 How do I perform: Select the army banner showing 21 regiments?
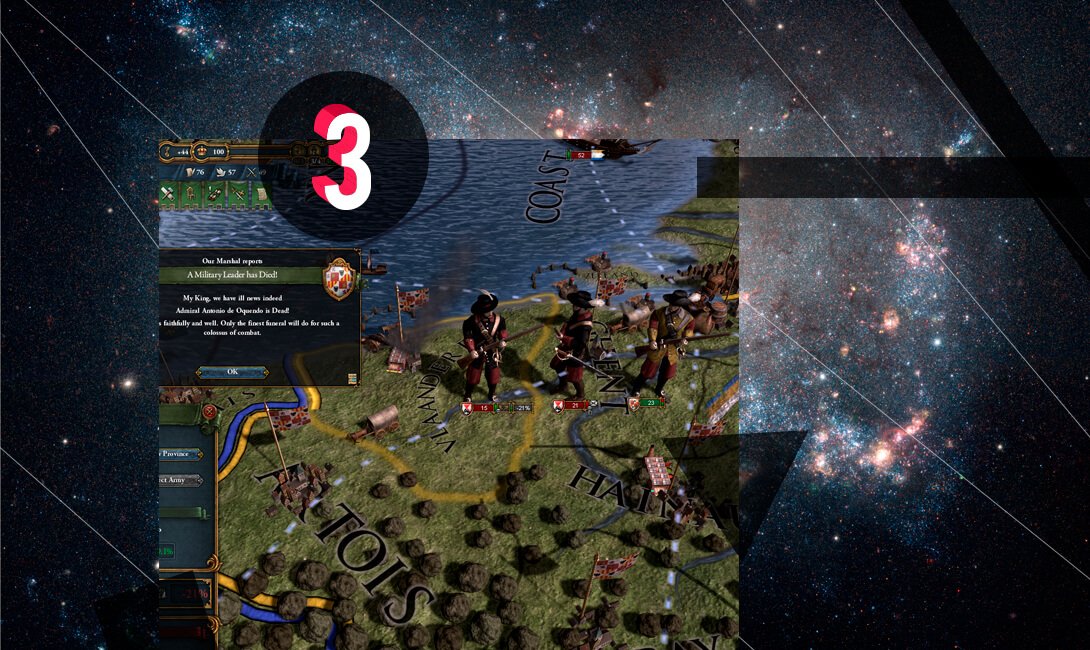point(571,405)
